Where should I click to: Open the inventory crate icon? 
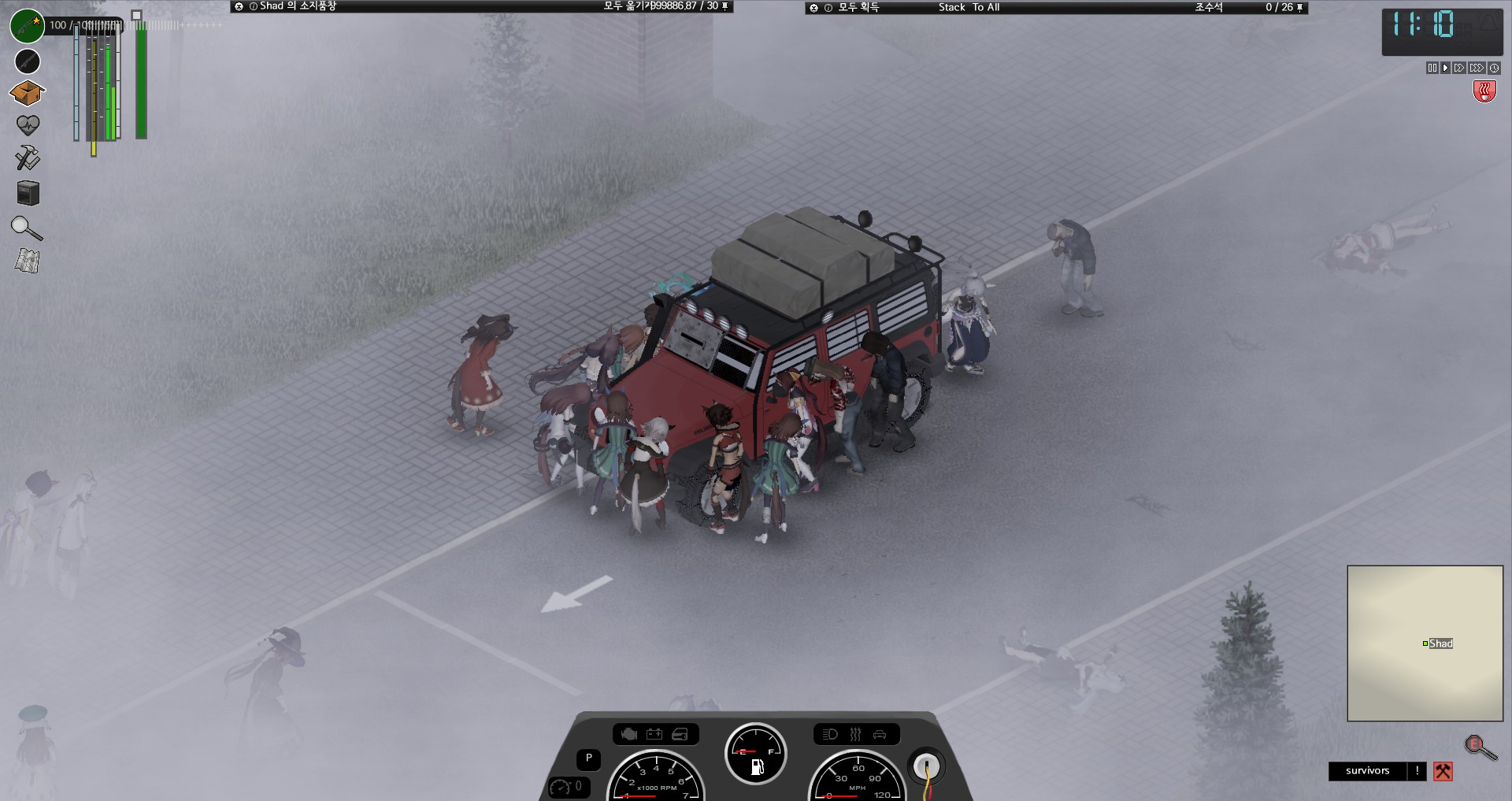pyautogui.click(x=28, y=93)
